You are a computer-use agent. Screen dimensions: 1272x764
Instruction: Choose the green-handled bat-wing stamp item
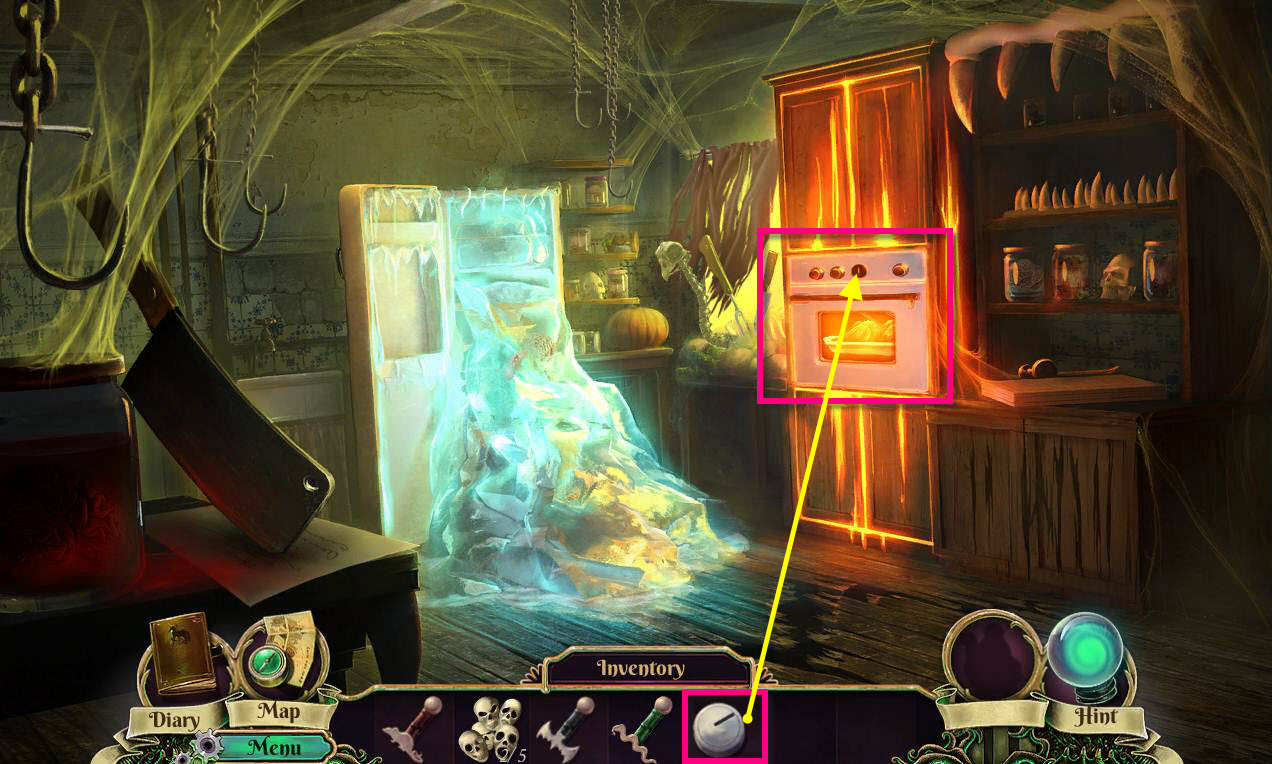point(563,729)
